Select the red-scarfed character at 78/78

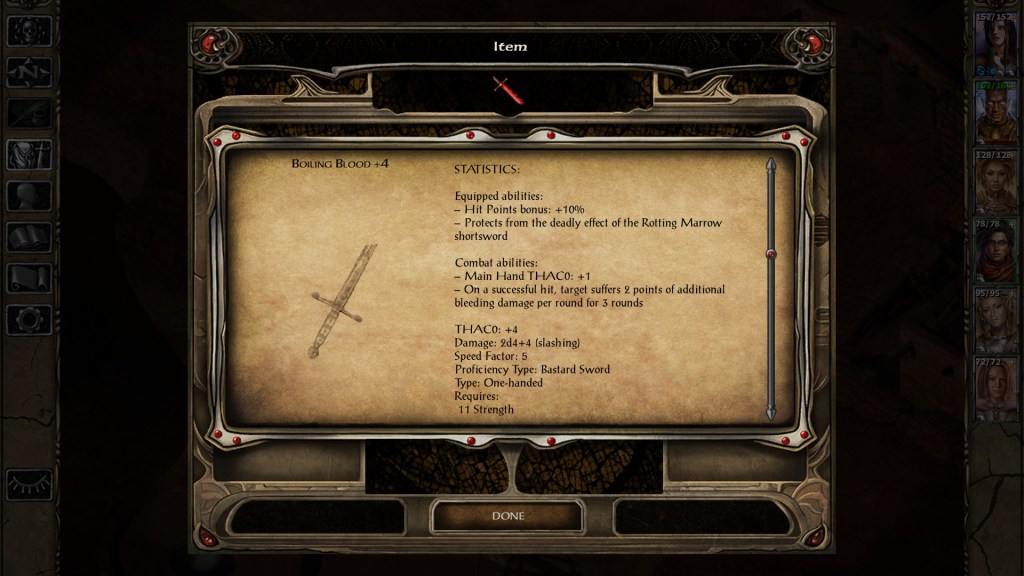click(995, 252)
